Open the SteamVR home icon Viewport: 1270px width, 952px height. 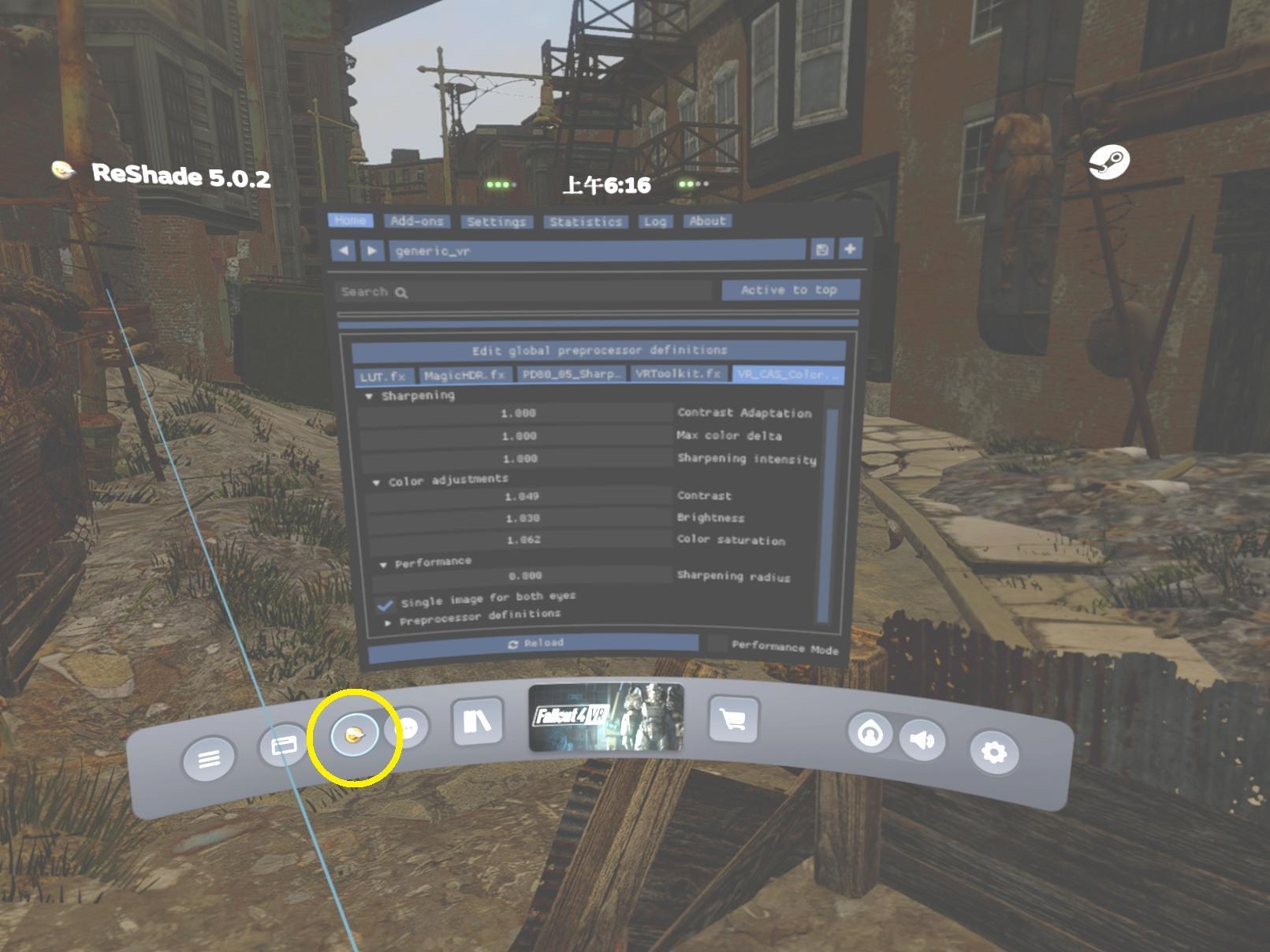click(x=870, y=733)
